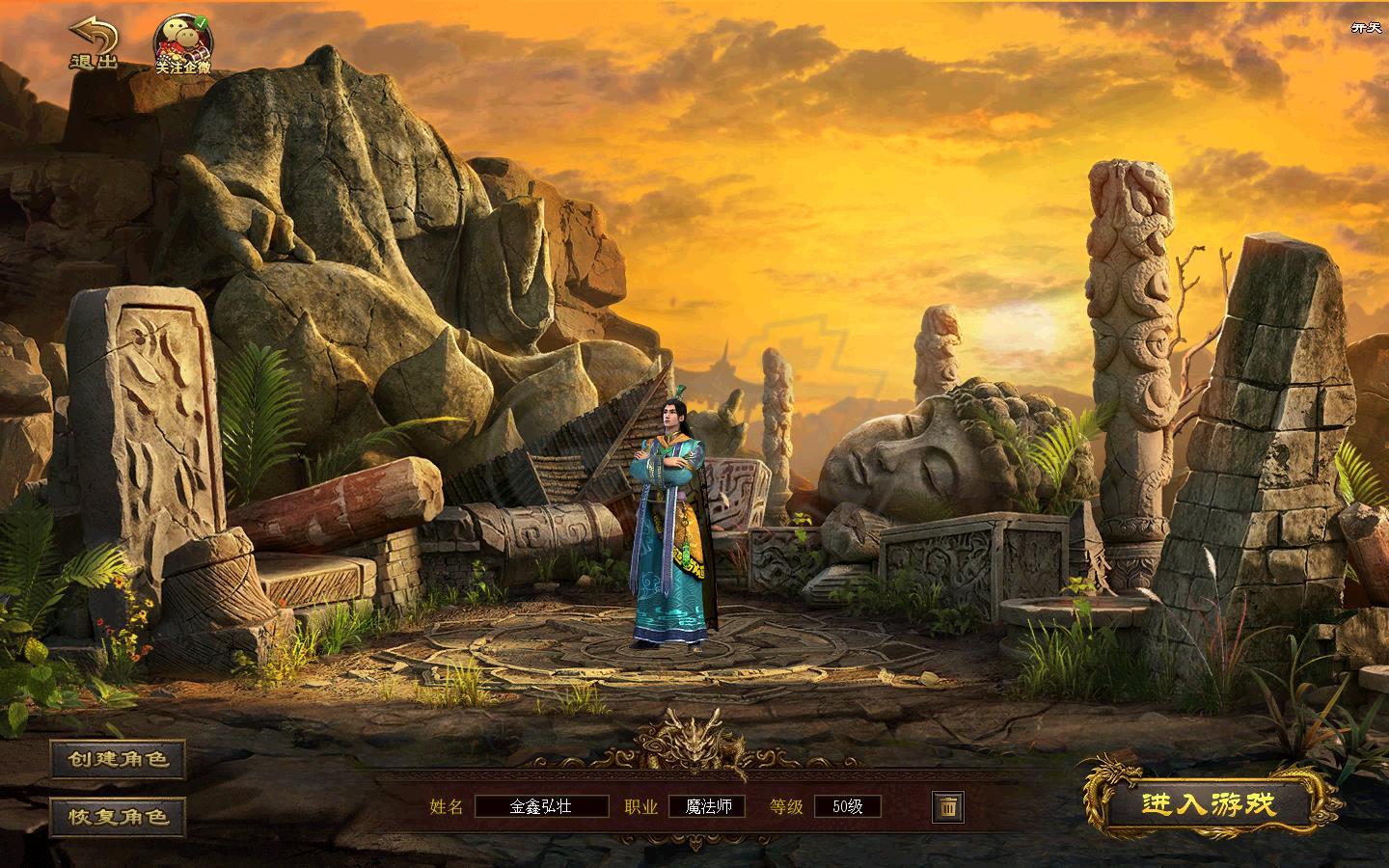The height and width of the screenshot is (868, 1389).
Task: Delete character using the trash can icon
Action: coord(947,806)
